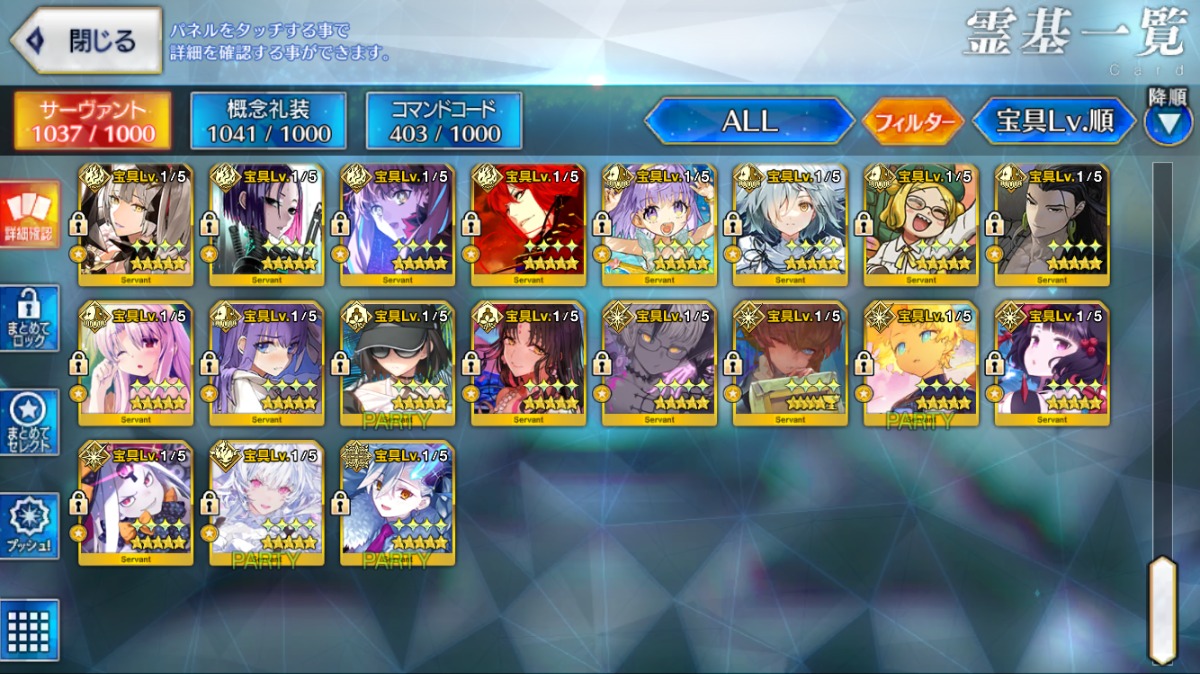Change the grid view layout icon
This screenshot has height=674, width=1200.
pyautogui.click(x=29, y=629)
